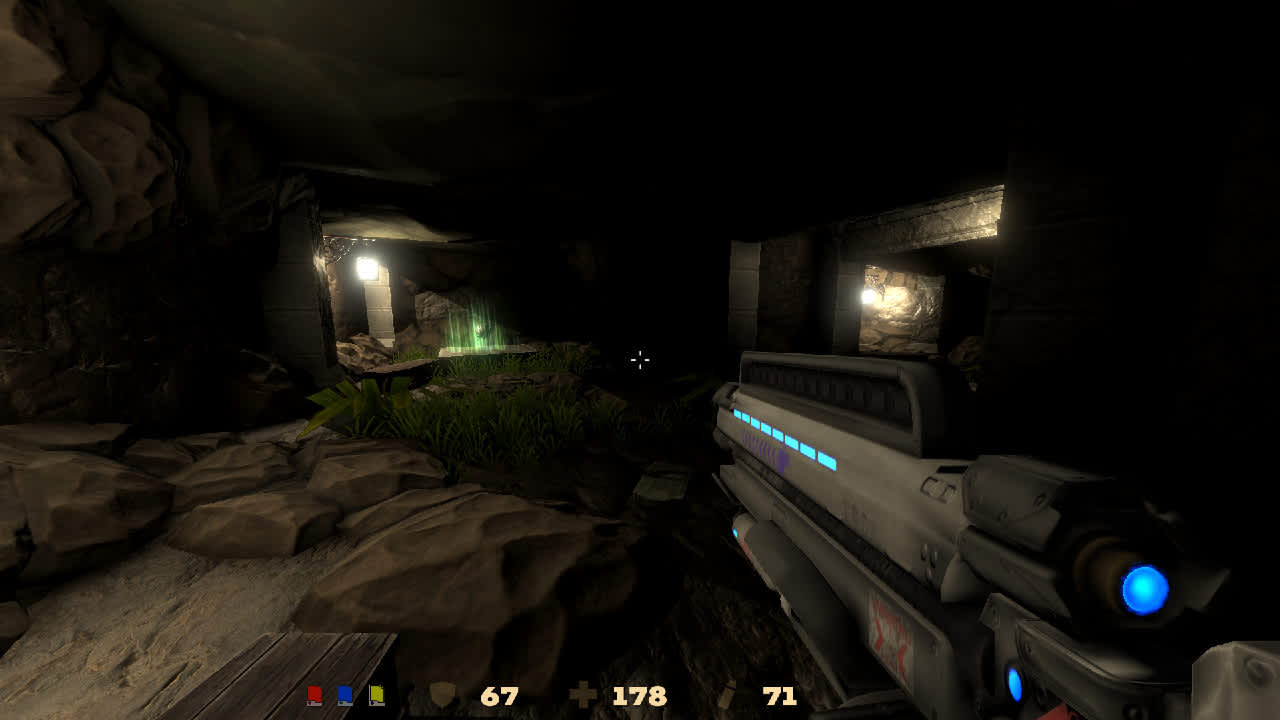This screenshot has height=720, width=1280.
Task: Click the ammo count reading 71
Action: [778, 695]
